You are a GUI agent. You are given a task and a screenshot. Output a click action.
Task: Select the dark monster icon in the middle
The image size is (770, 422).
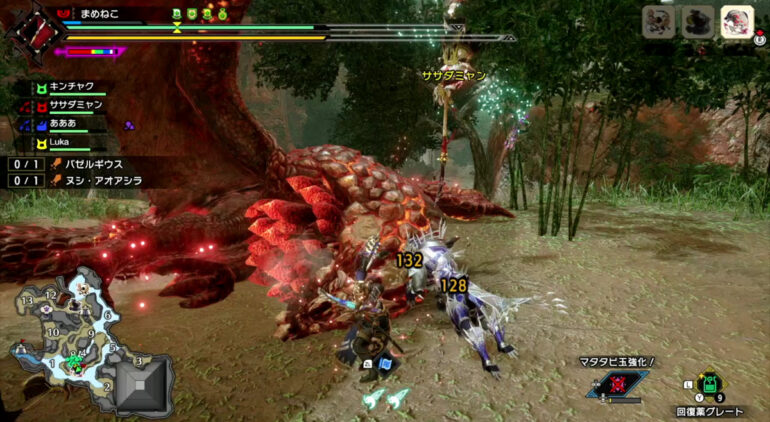point(697,21)
